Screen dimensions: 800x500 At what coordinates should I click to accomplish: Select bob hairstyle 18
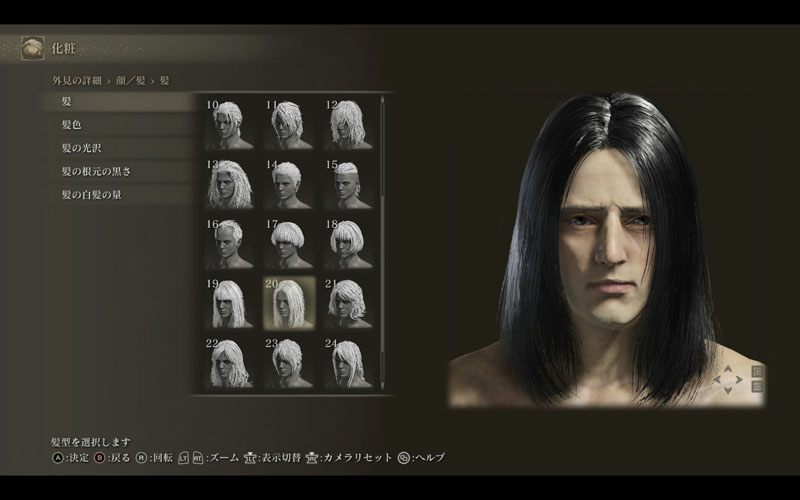pos(348,244)
